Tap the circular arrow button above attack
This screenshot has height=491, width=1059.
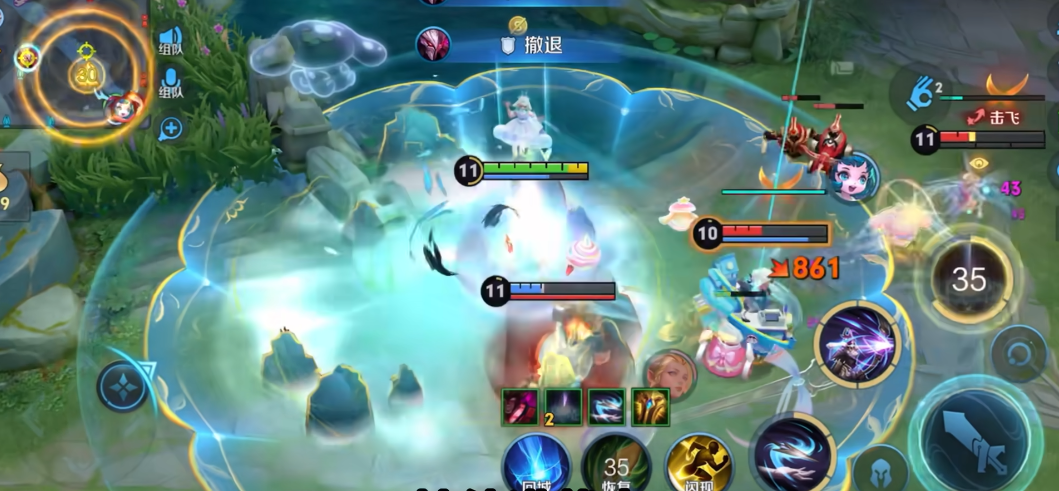tap(1018, 353)
